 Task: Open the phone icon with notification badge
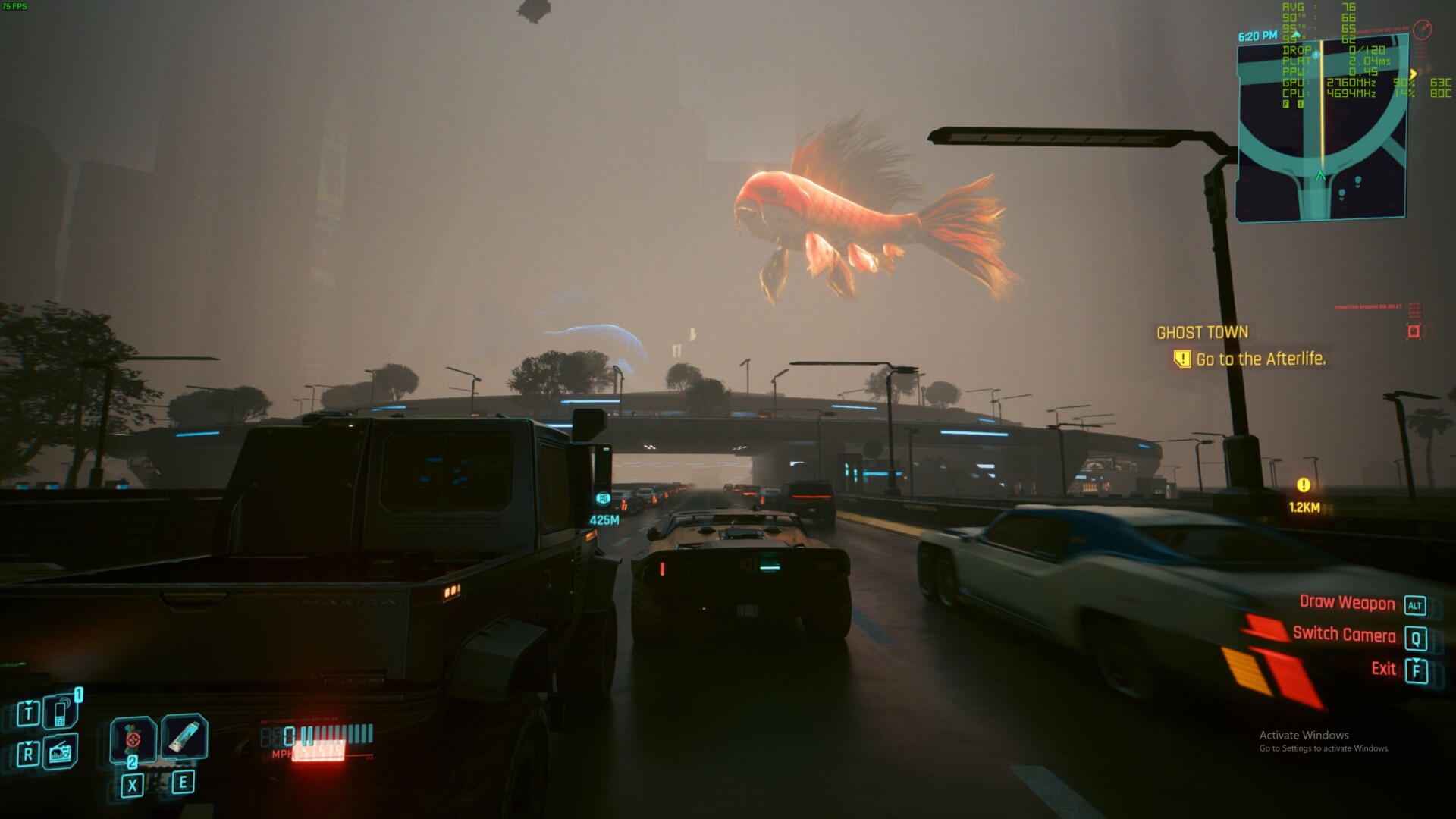tap(61, 711)
